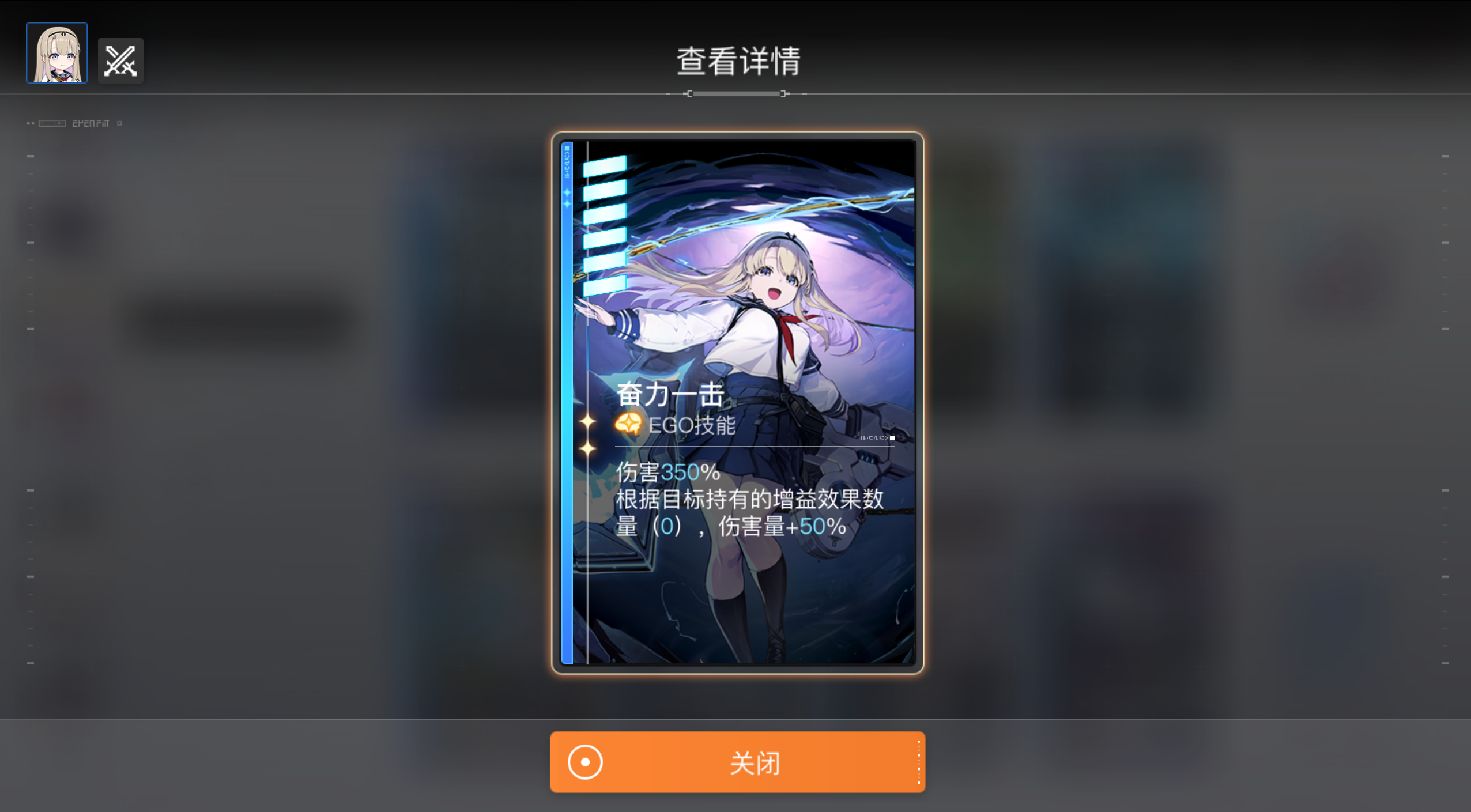Toggle the small square beside the EPEN FIT label
This screenshot has width=1471, height=812.
click(x=119, y=123)
